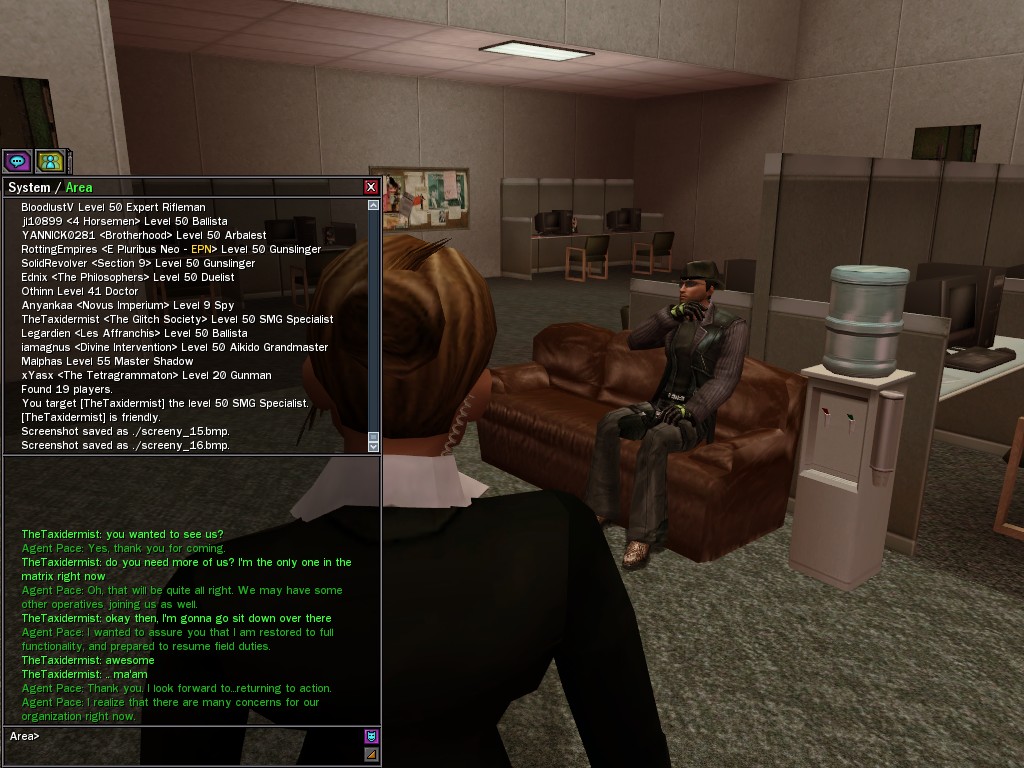Image resolution: width=1024 pixels, height=768 pixels.
Task: Open the purple speech bubble chat icon
Action: [17, 161]
